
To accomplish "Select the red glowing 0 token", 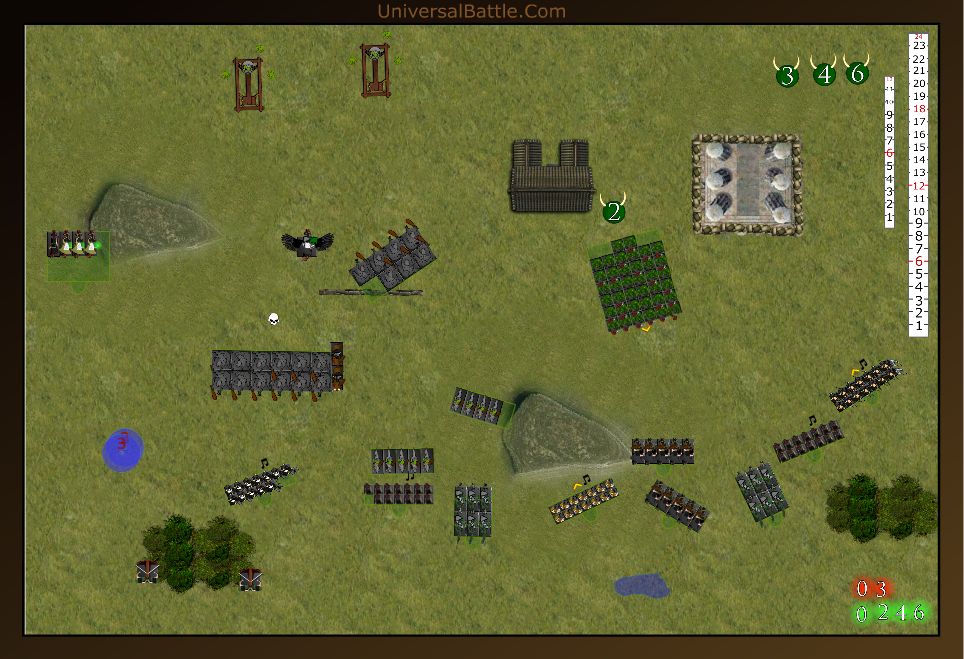I will pyautogui.click(x=862, y=589).
